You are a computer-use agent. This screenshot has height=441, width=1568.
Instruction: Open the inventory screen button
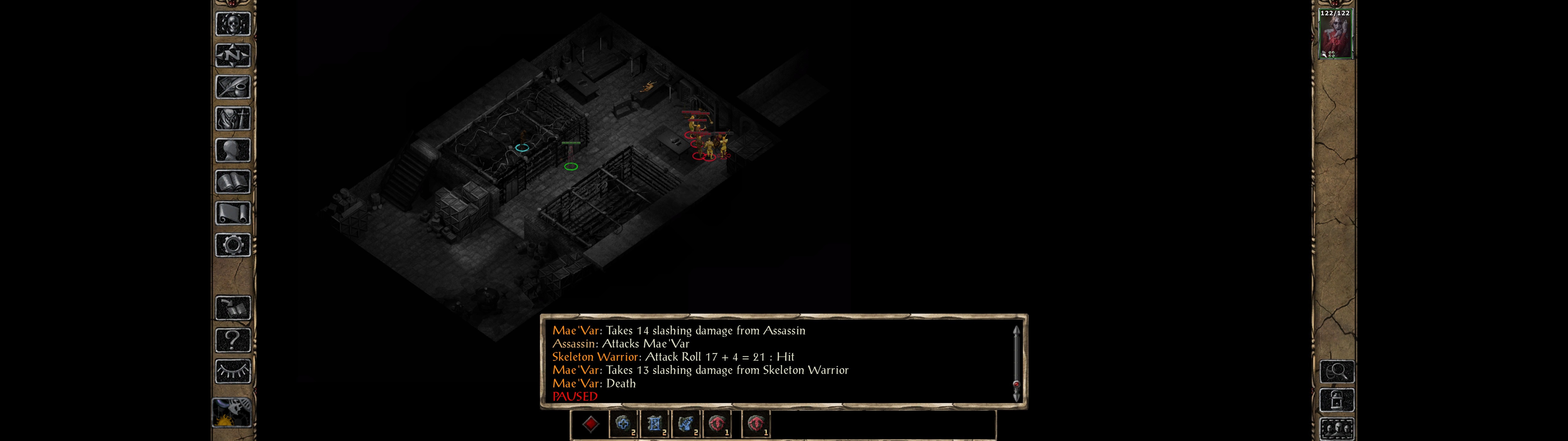point(232,118)
